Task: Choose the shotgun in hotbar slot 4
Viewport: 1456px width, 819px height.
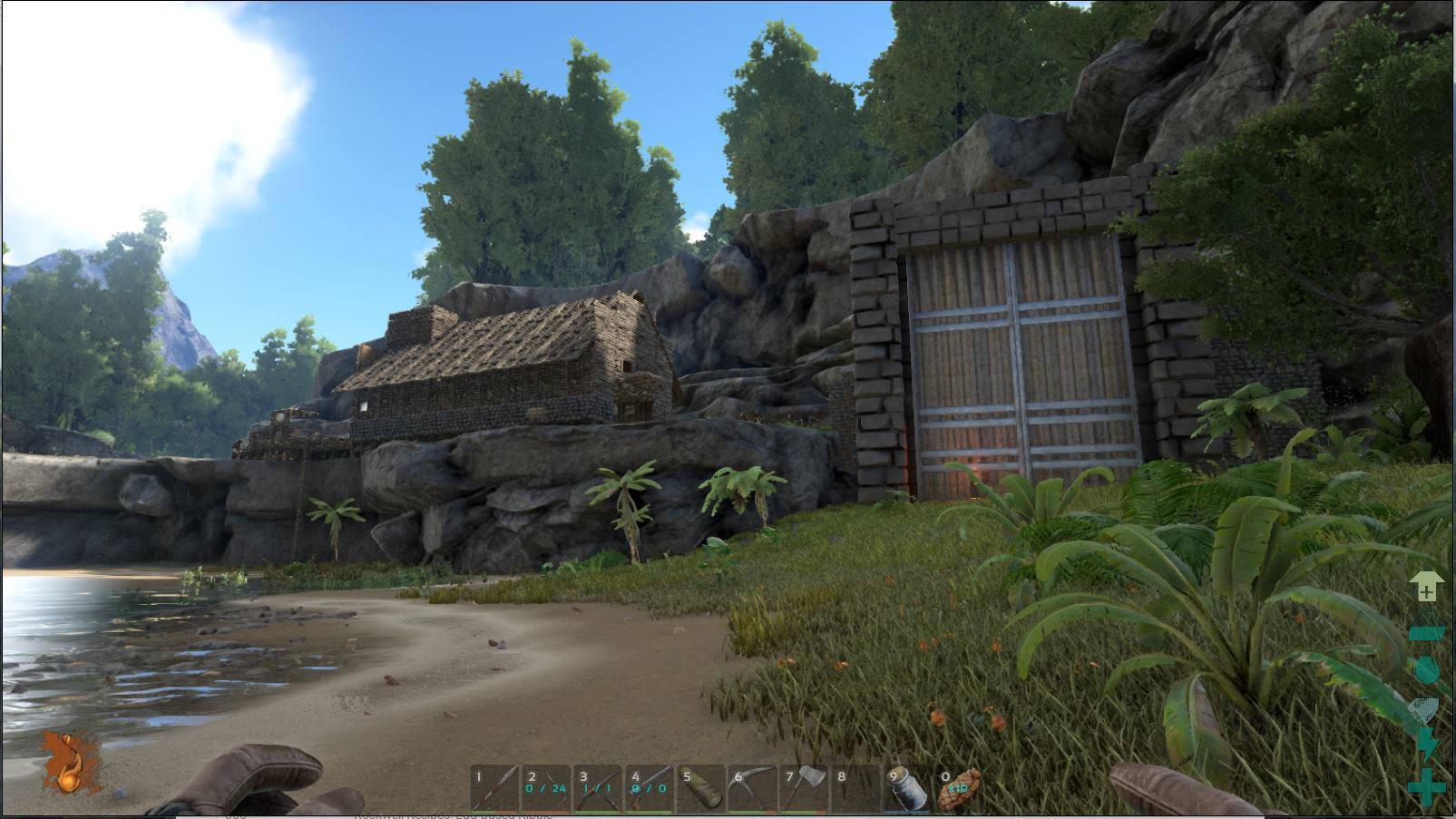Action: pos(650,788)
